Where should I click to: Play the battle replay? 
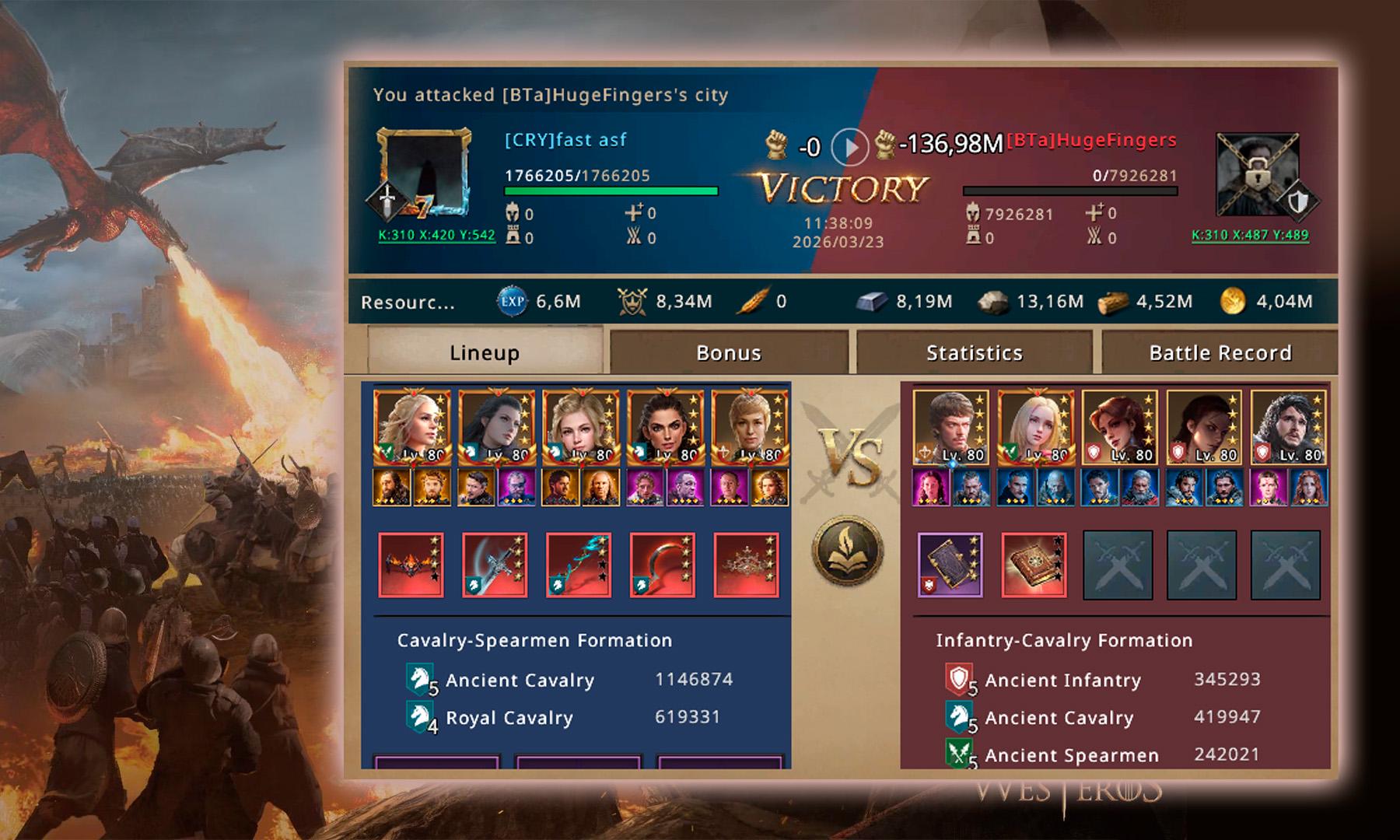(849, 146)
